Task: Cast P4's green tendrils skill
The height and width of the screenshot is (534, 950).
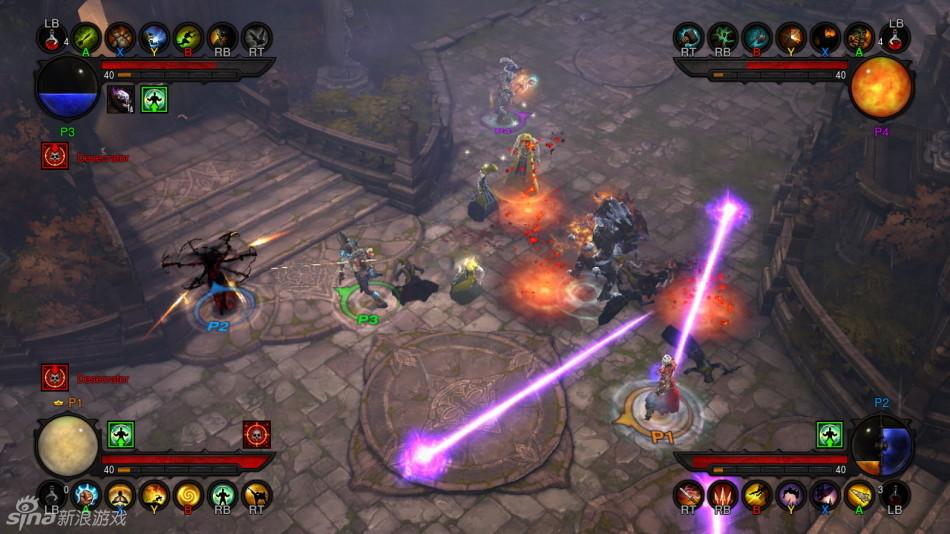Action: [x=723, y=38]
